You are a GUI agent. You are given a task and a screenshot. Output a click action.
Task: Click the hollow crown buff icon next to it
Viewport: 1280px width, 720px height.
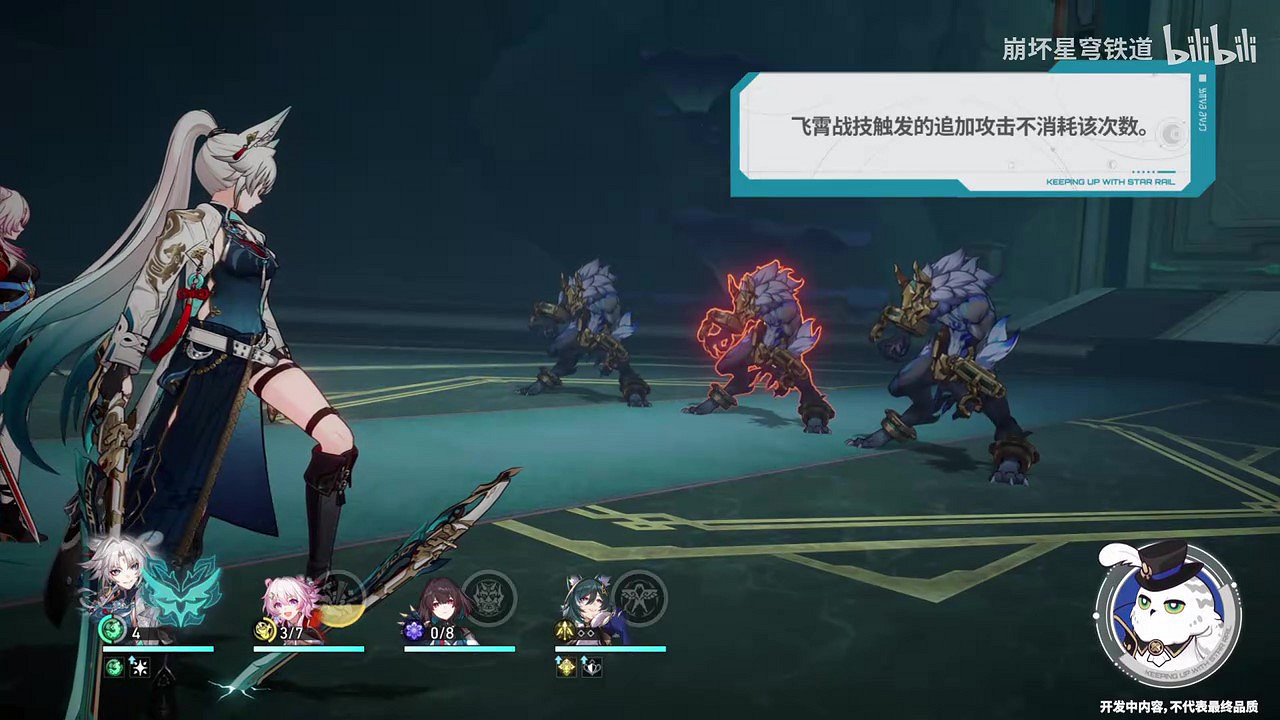[x=592, y=669]
